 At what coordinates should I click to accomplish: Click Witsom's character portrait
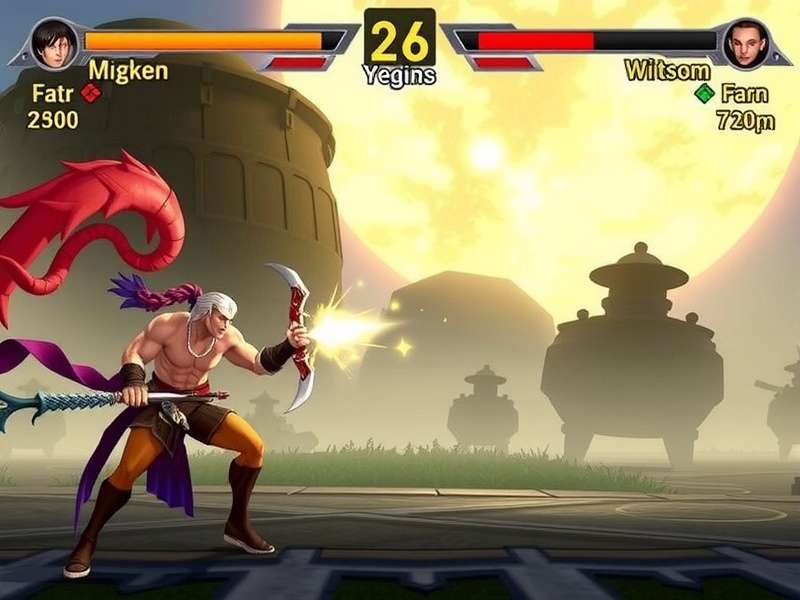(x=744, y=44)
